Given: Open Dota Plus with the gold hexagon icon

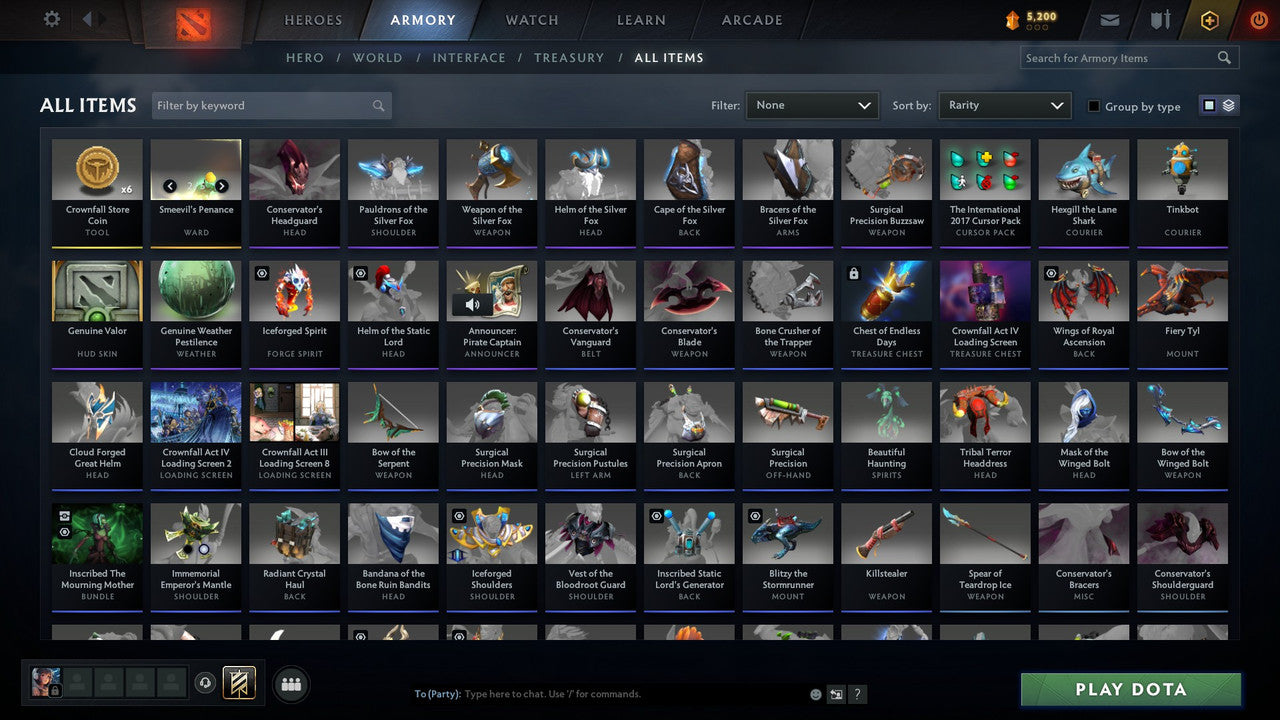Looking at the screenshot, I should point(1209,19).
